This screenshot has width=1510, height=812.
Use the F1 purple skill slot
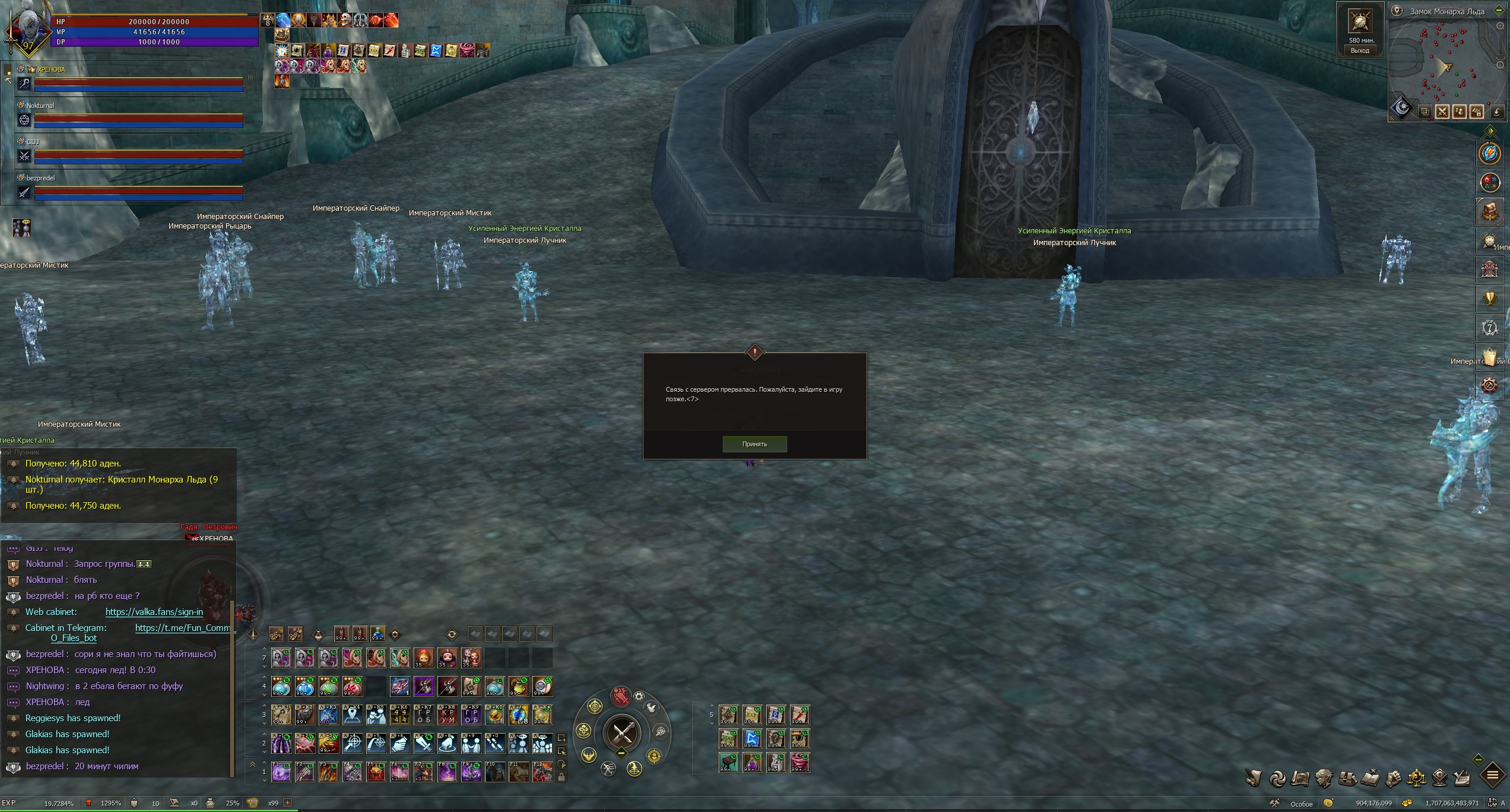[281, 773]
